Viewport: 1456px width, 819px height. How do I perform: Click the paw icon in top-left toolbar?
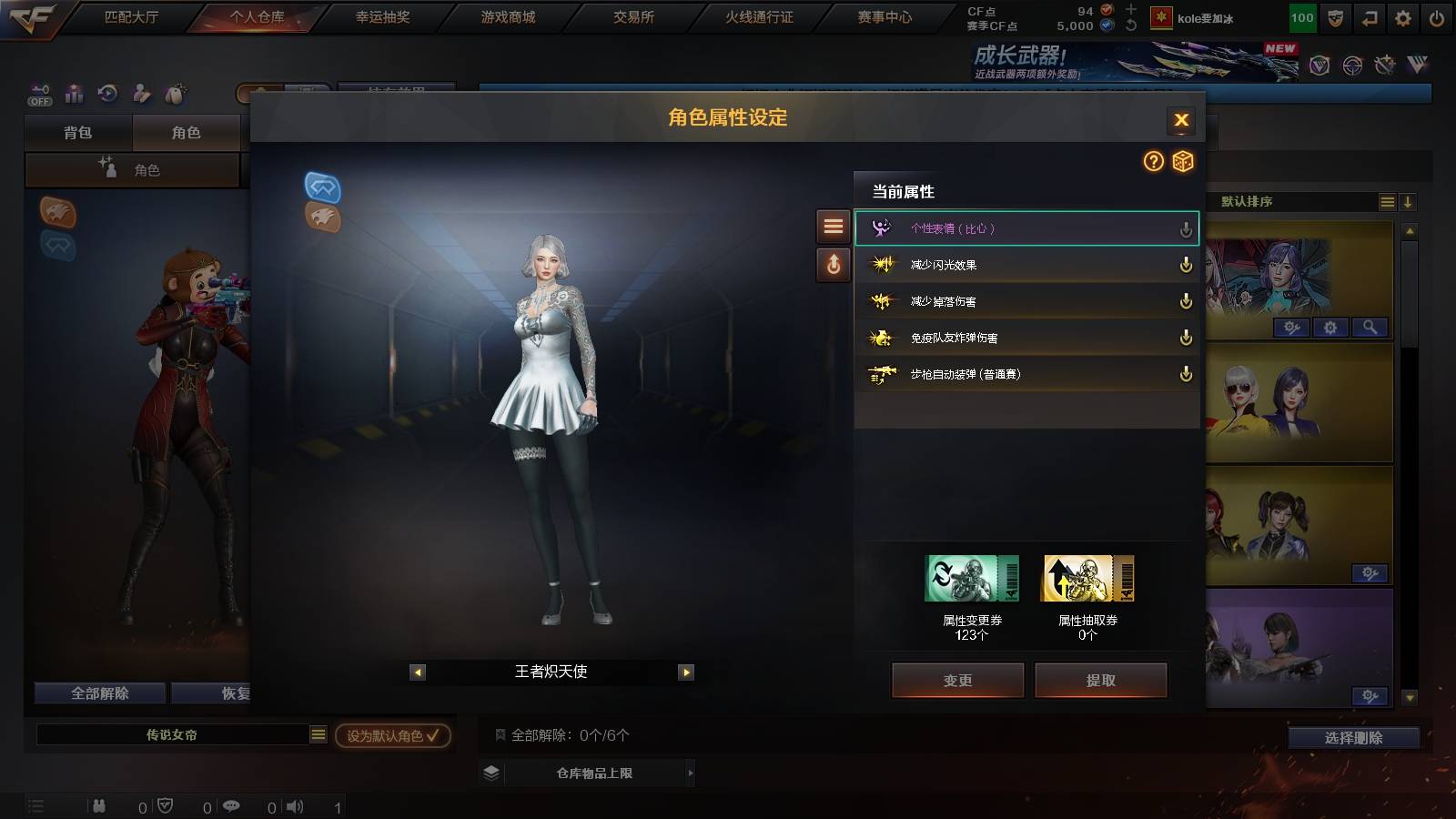[x=176, y=94]
